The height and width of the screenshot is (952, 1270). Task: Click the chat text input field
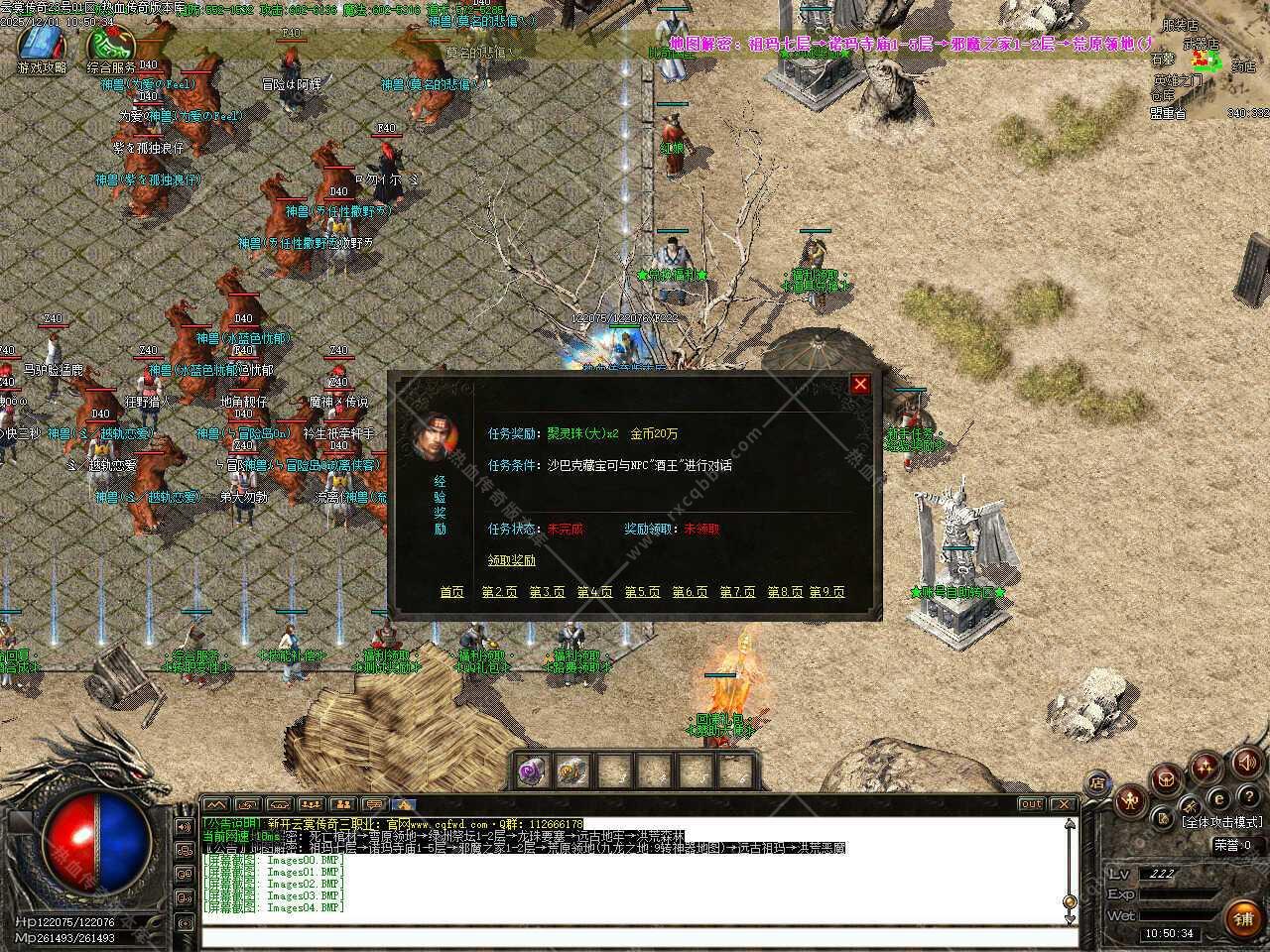pos(635,935)
